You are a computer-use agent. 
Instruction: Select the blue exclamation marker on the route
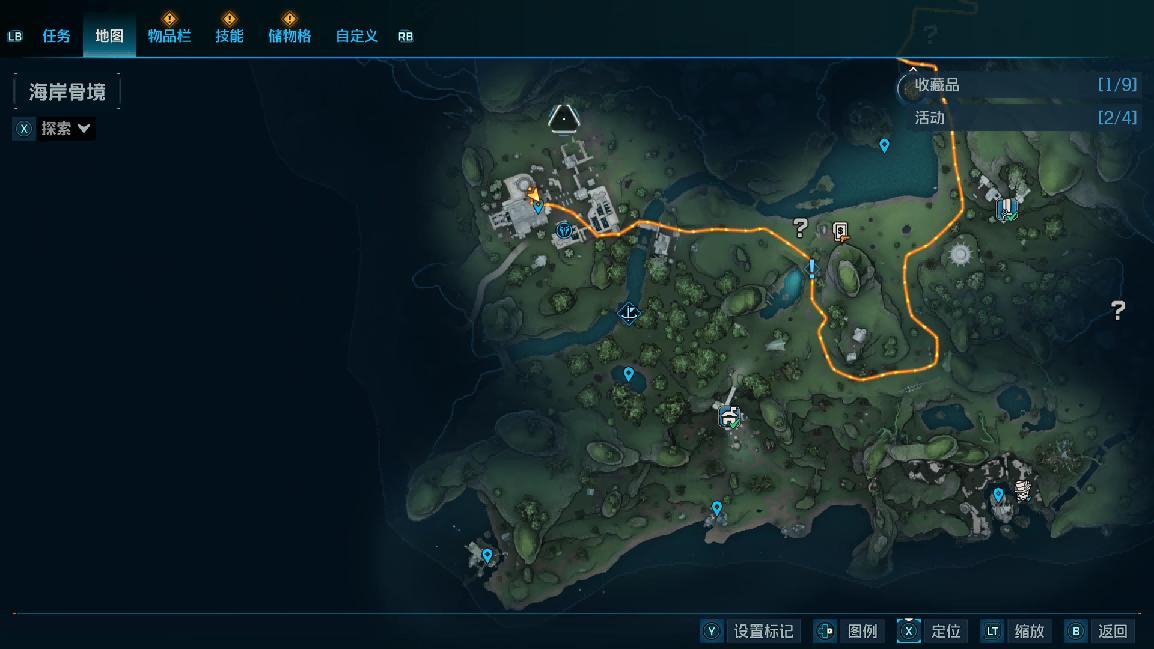click(812, 268)
